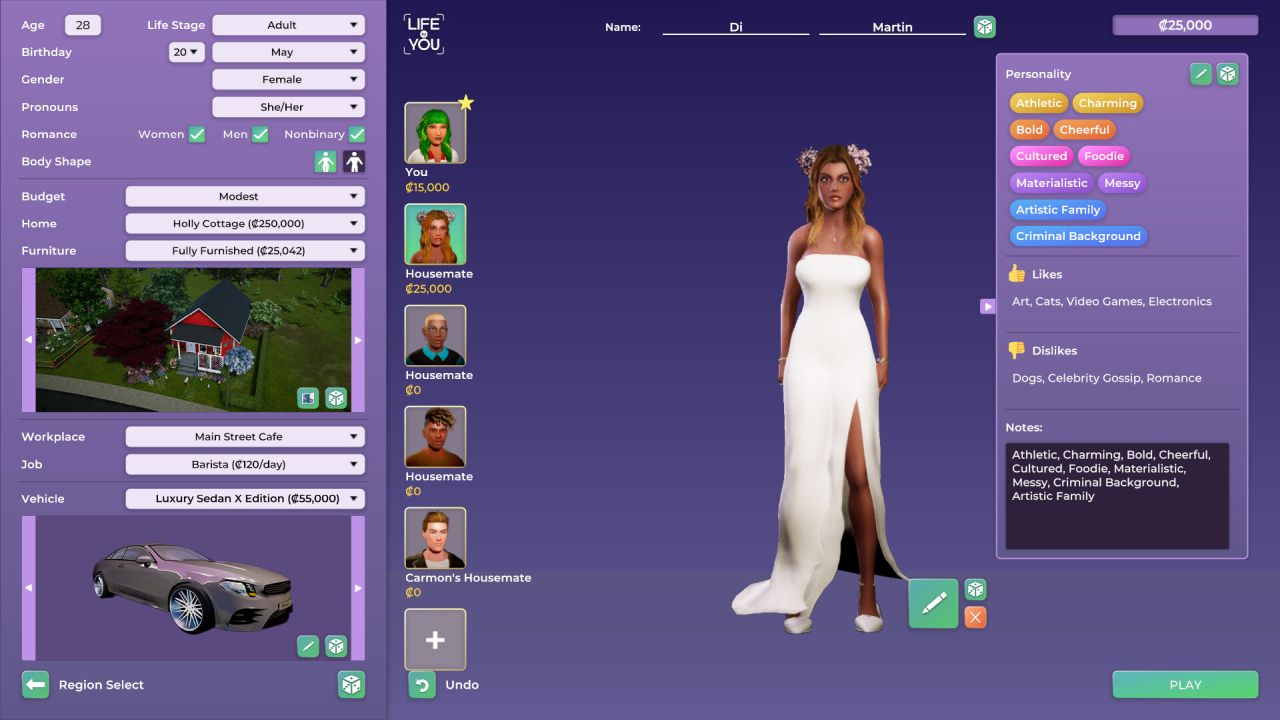Viewport: 1280px width, 720px height.
Task: Click the first name field showing Di
Action: click(735, 27)
